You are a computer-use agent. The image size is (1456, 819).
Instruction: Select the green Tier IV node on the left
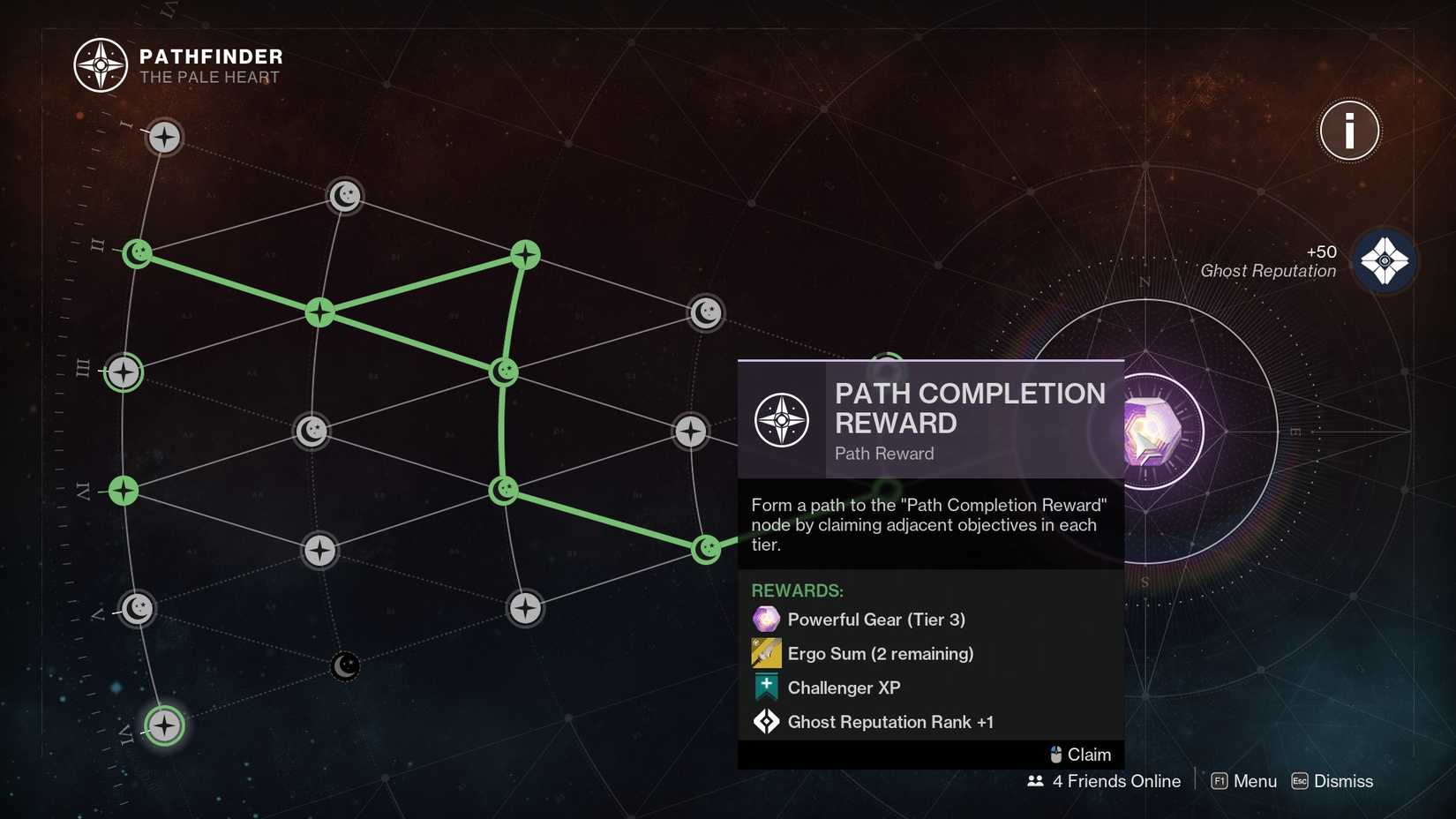pos(123,492)
